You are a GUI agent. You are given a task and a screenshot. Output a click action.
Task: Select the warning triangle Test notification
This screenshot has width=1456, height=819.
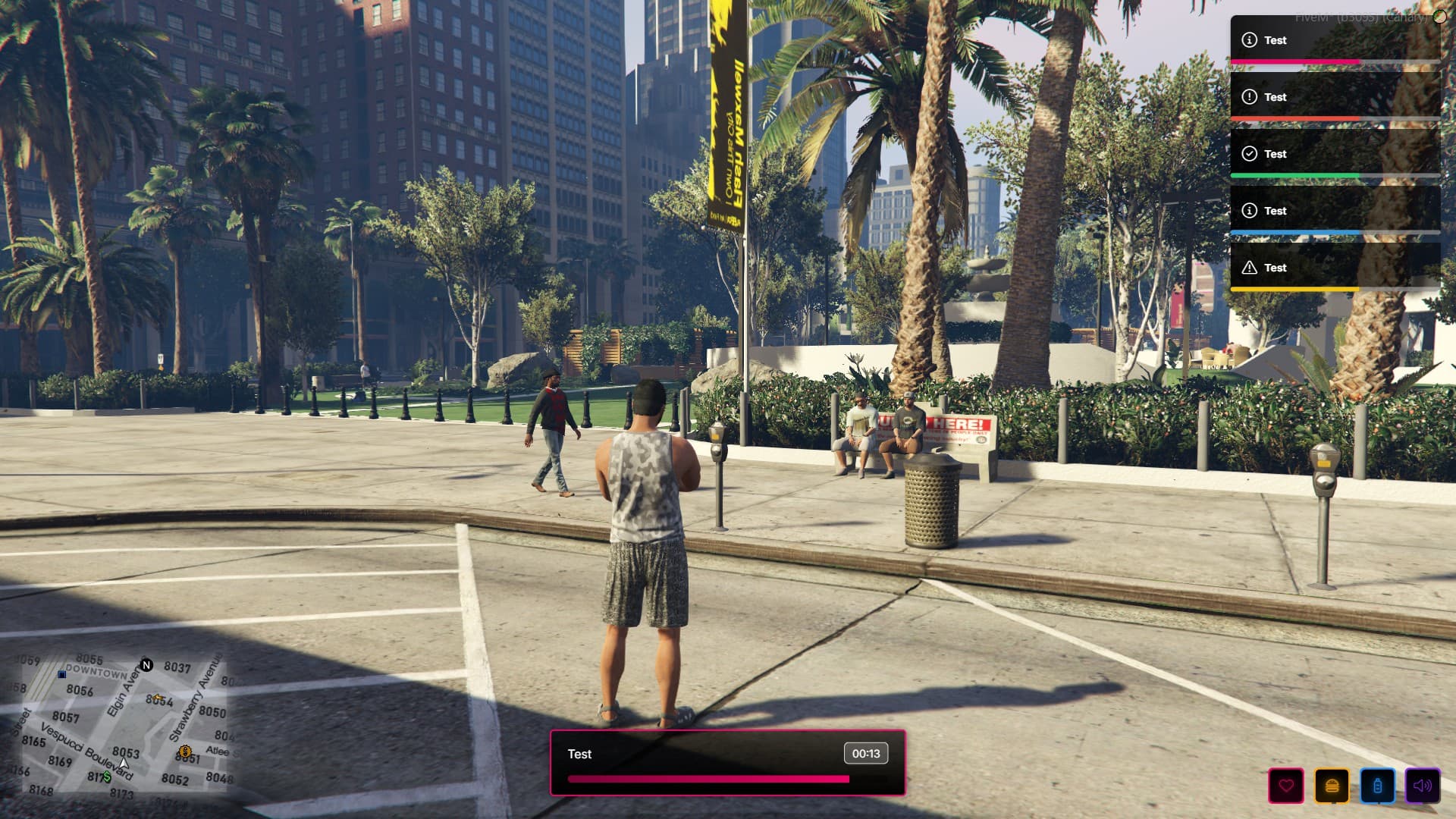point(1335,268)
